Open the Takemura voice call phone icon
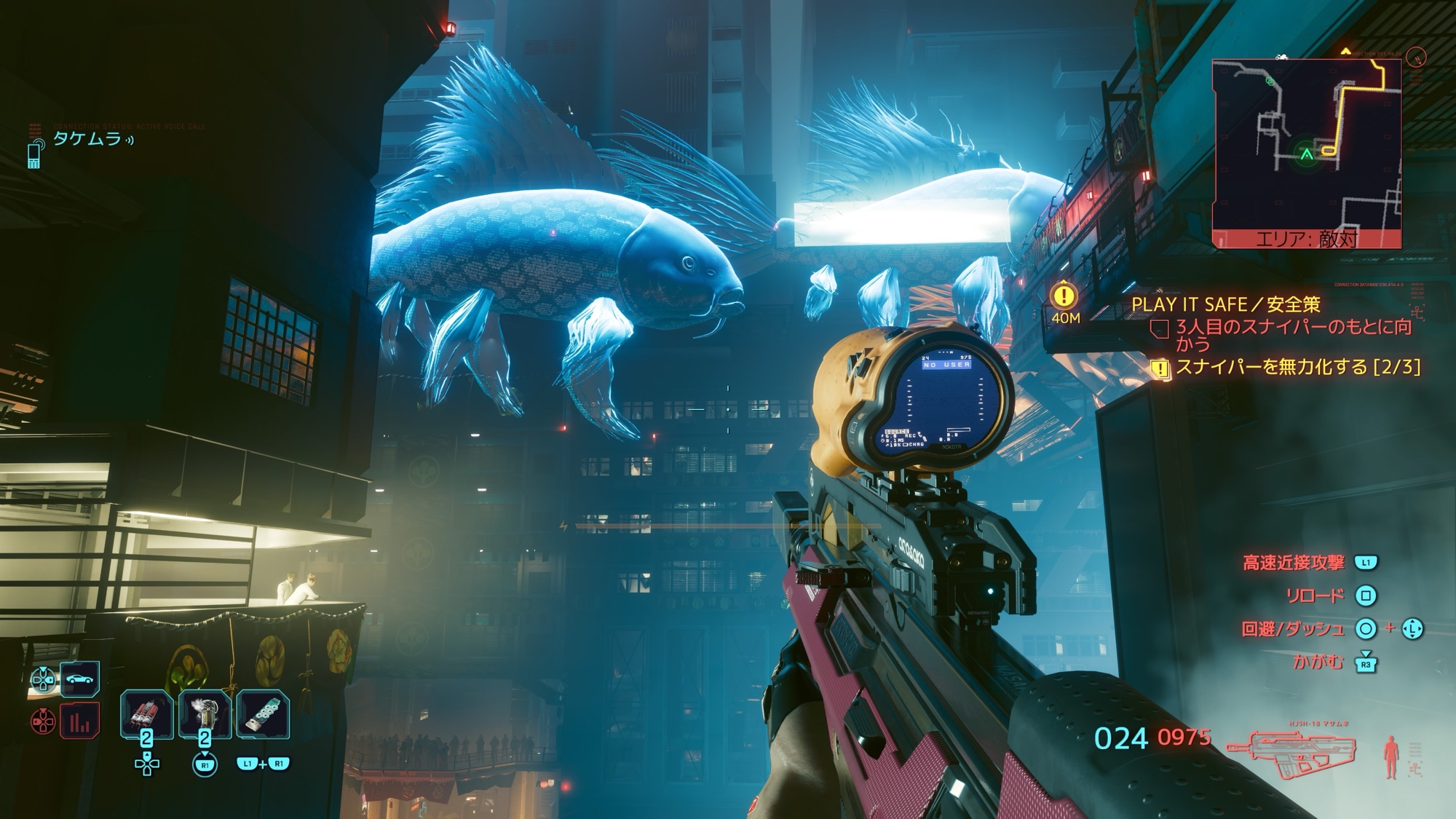The image size is (1456, 819). click(35, 154)
